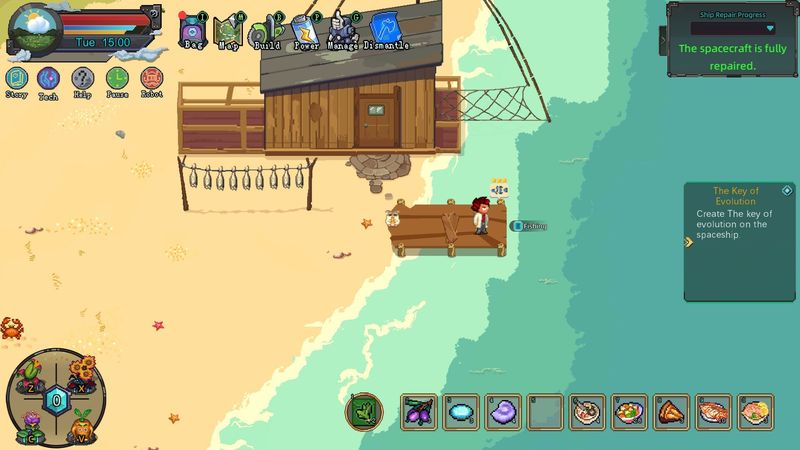Open the Tech tree
The height and width of the screenshot is (450, 800).
pyautogui.click(x=48, y=78)
